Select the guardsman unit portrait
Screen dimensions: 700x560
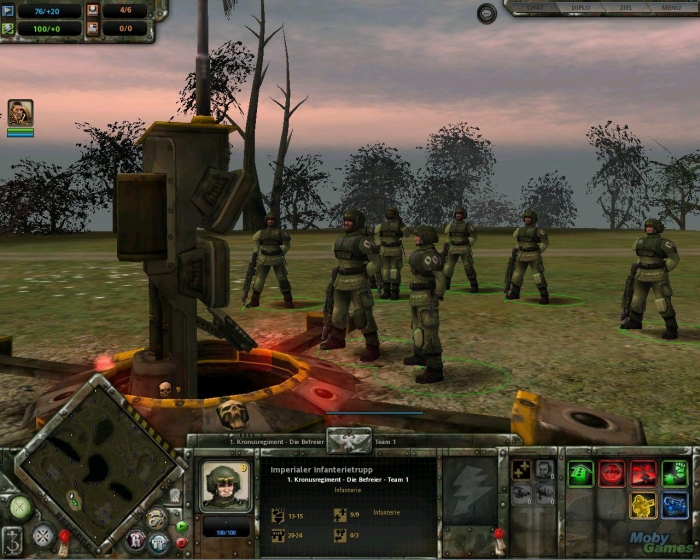[x=225, y=485]
